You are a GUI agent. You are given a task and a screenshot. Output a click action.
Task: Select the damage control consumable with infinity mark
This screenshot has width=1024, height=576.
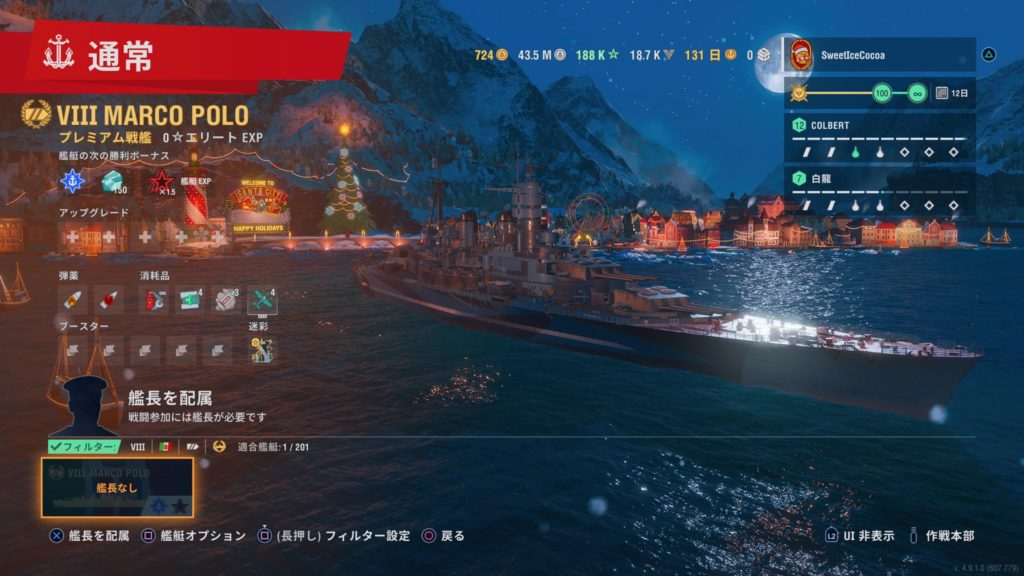point(155,299)
